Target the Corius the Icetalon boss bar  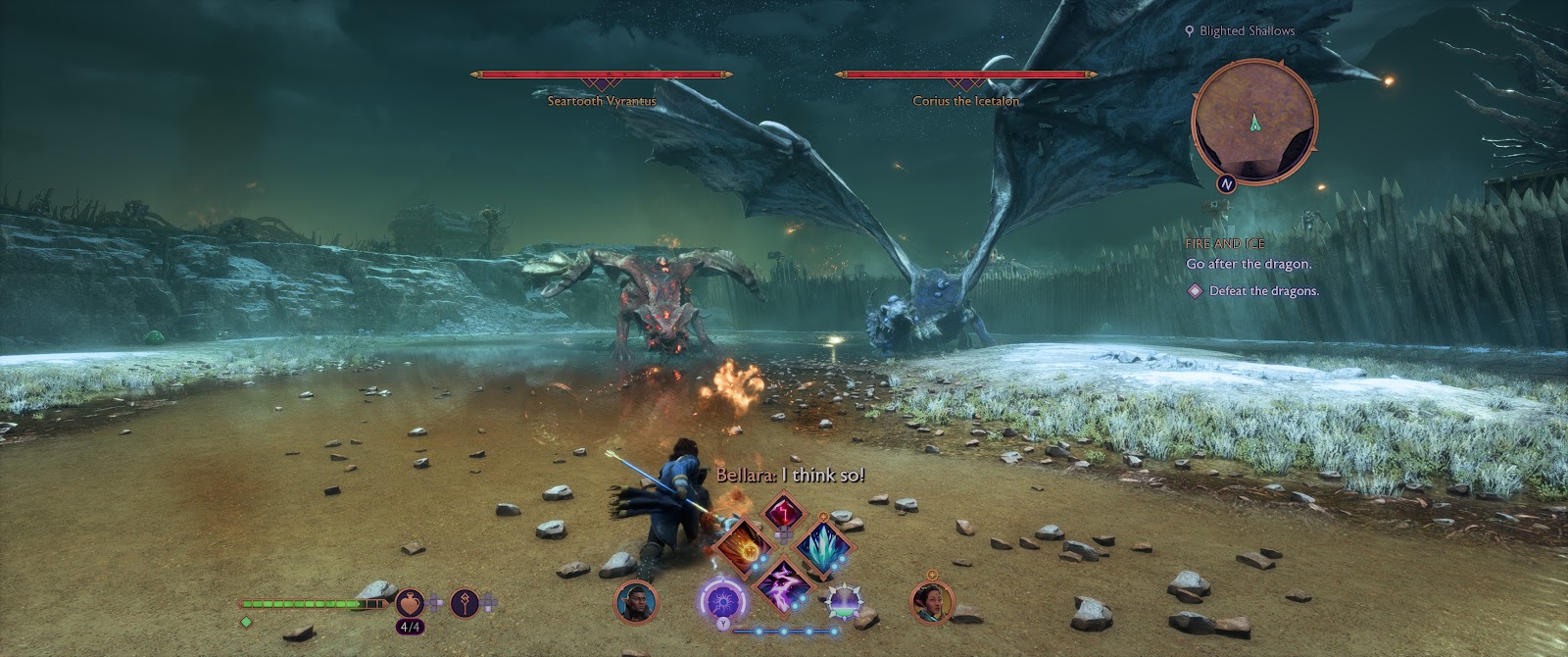(x=965, y=75)
